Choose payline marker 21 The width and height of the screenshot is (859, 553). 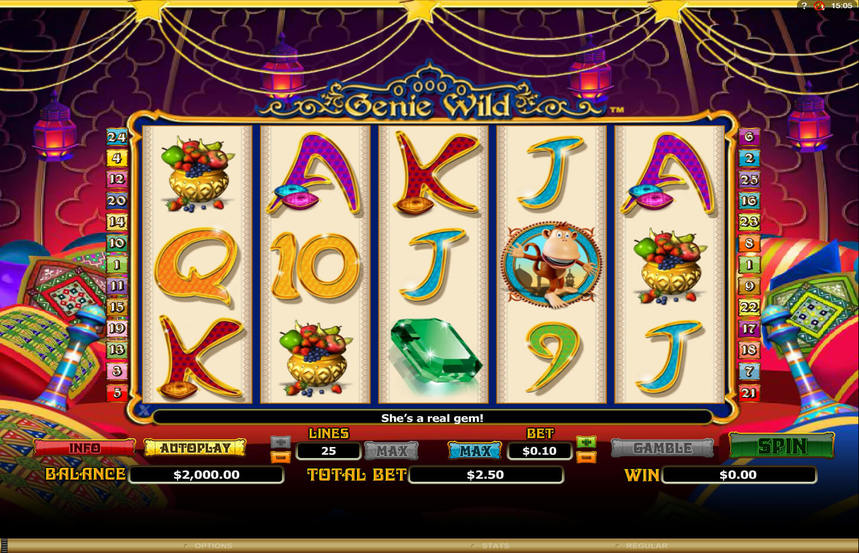point(749,393)
